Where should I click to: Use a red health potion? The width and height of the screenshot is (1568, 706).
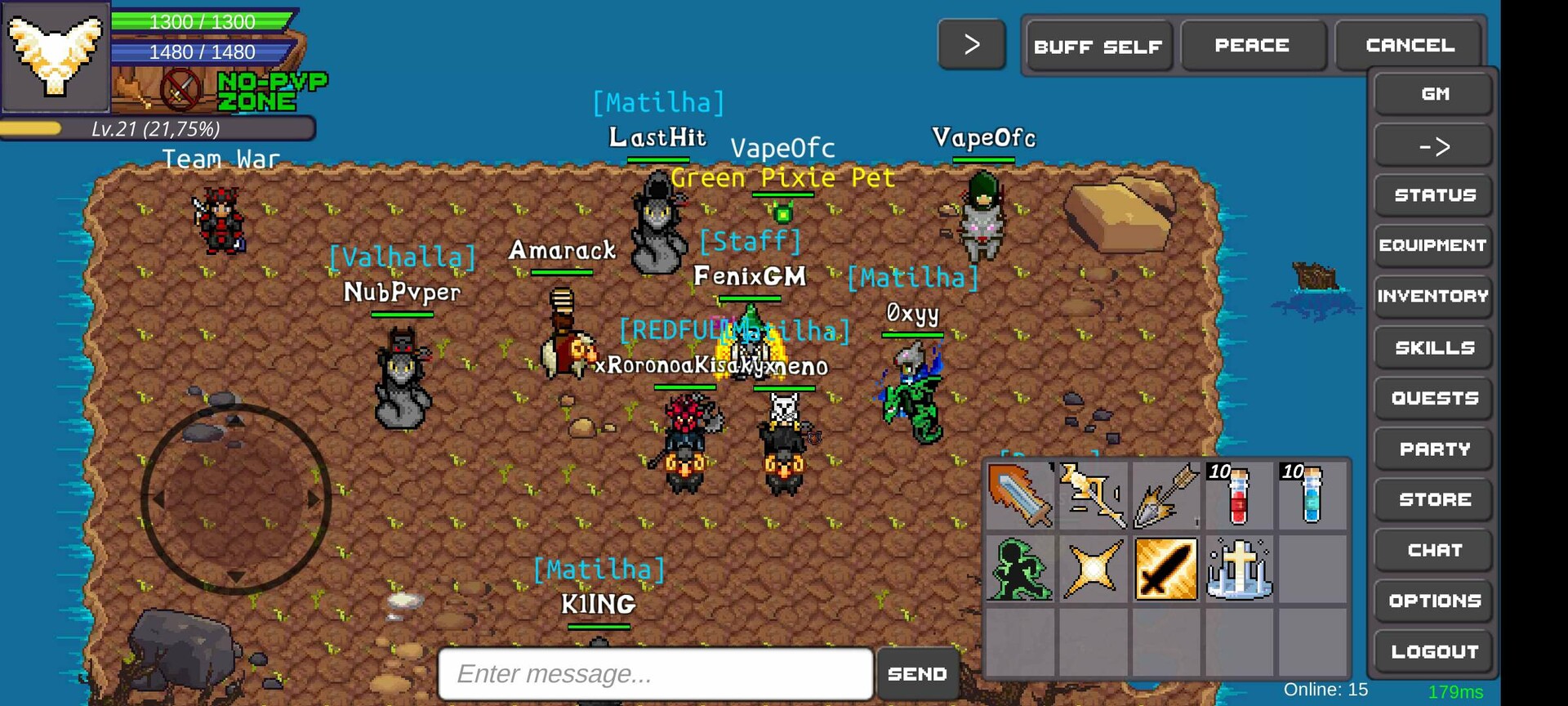[x=1237, y=496]
